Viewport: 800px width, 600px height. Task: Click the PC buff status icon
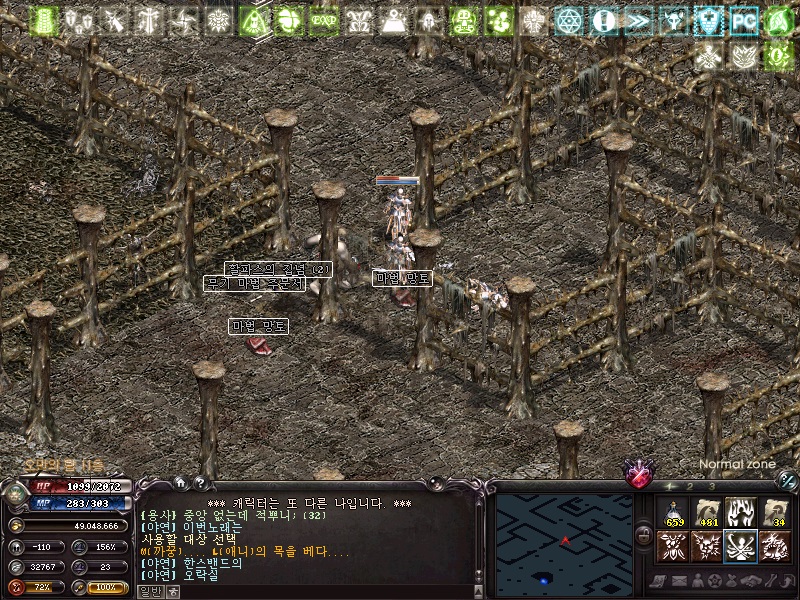pyautogui.click(x=743, y=20)
